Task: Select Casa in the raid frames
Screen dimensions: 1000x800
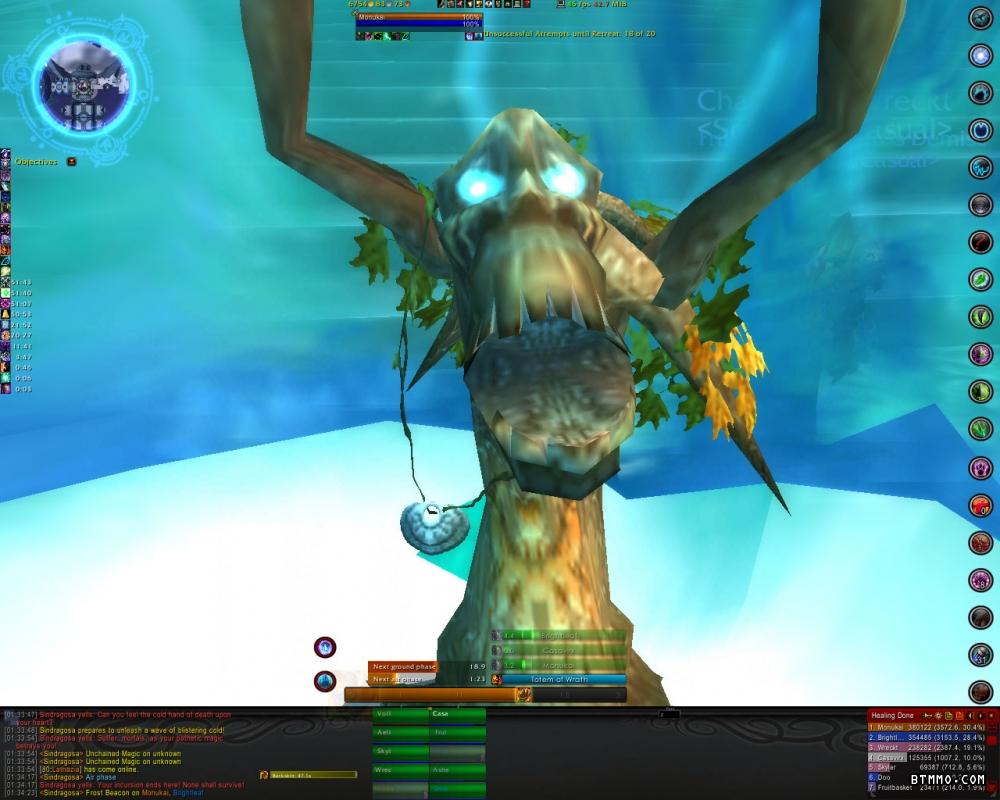Action: point(457,714)
